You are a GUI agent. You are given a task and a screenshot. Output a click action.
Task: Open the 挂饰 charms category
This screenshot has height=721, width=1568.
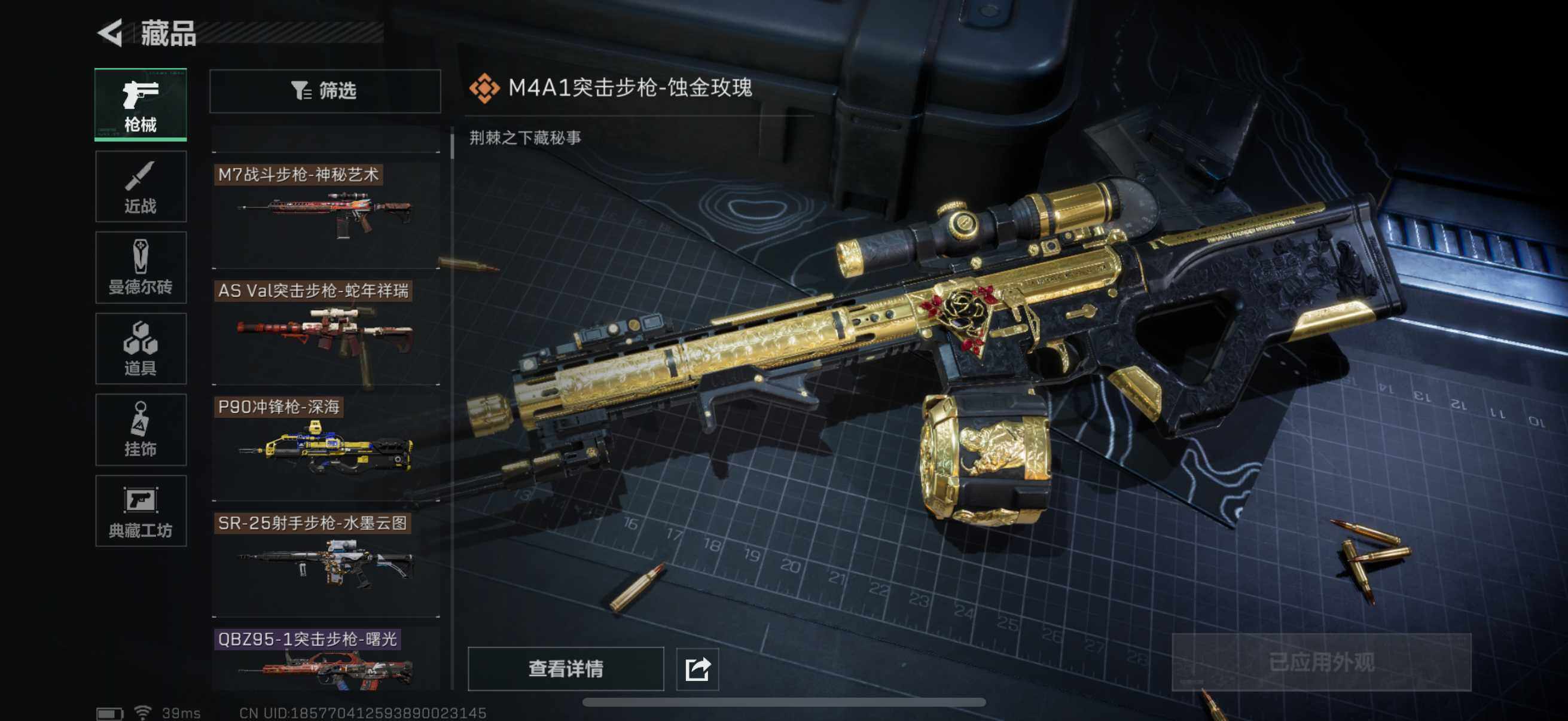click(x=141, y=430)
